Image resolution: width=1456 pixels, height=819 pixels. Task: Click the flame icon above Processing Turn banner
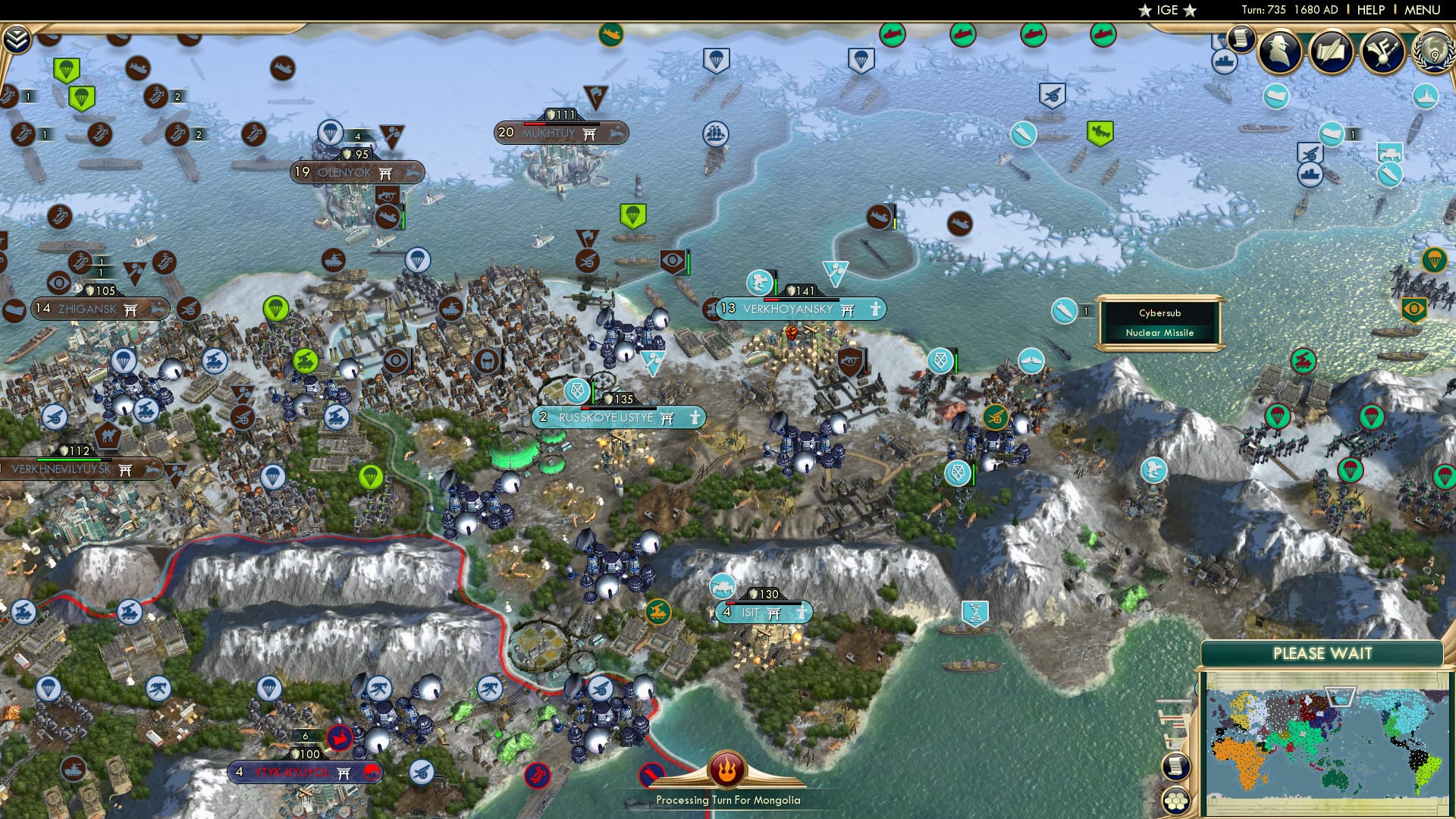pos(726,768)
